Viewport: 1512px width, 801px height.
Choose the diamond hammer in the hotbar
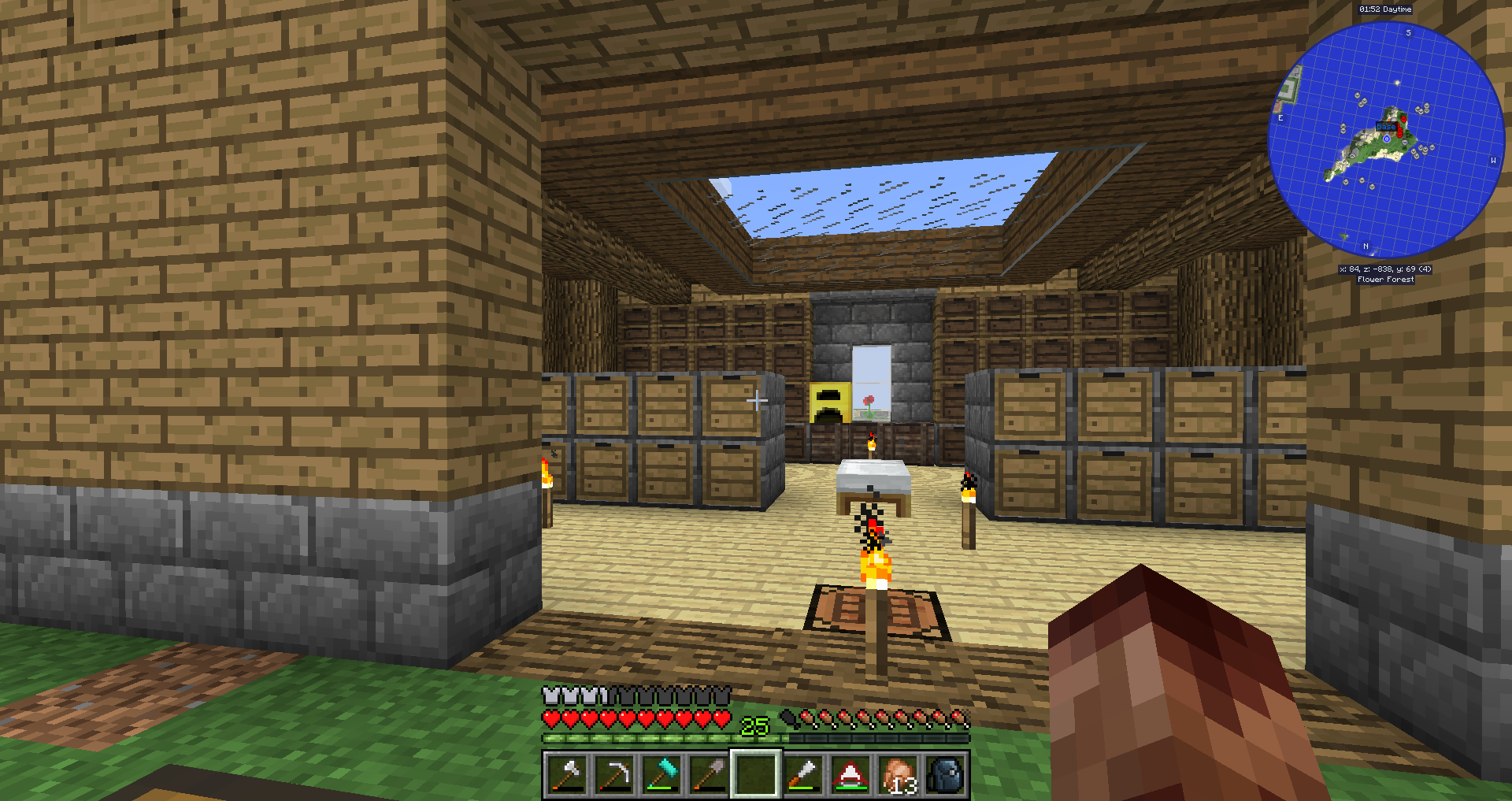click(x=661, y=774)
